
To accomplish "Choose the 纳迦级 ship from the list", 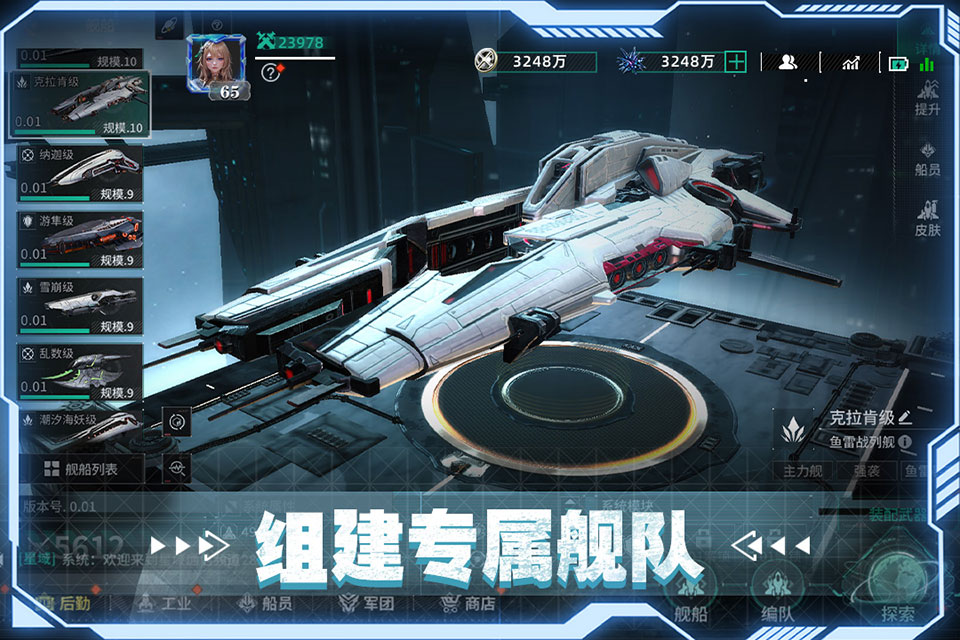I will click(80, 173).
